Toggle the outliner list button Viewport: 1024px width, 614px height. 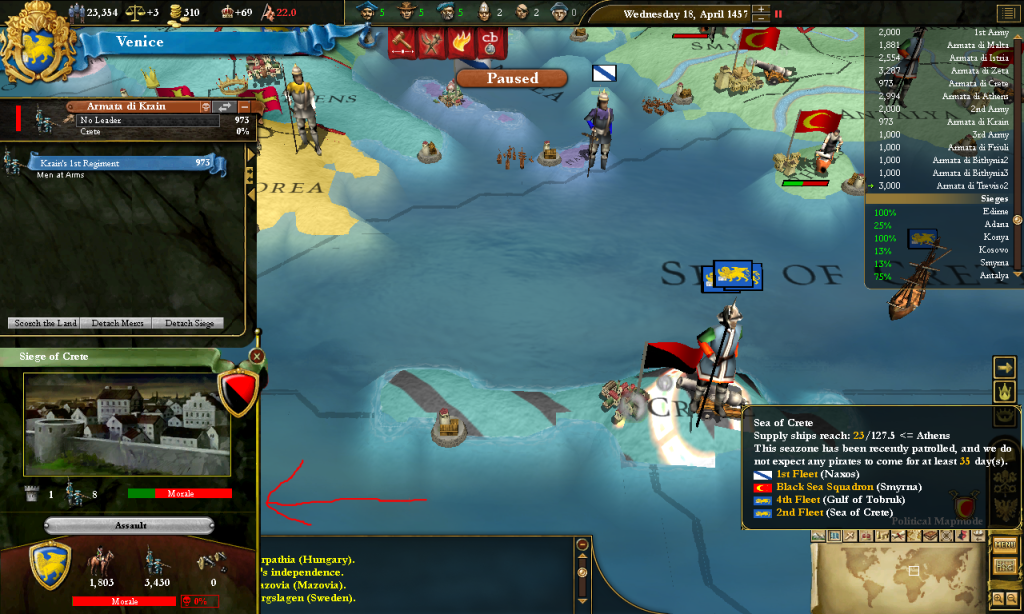[1007, 13]
